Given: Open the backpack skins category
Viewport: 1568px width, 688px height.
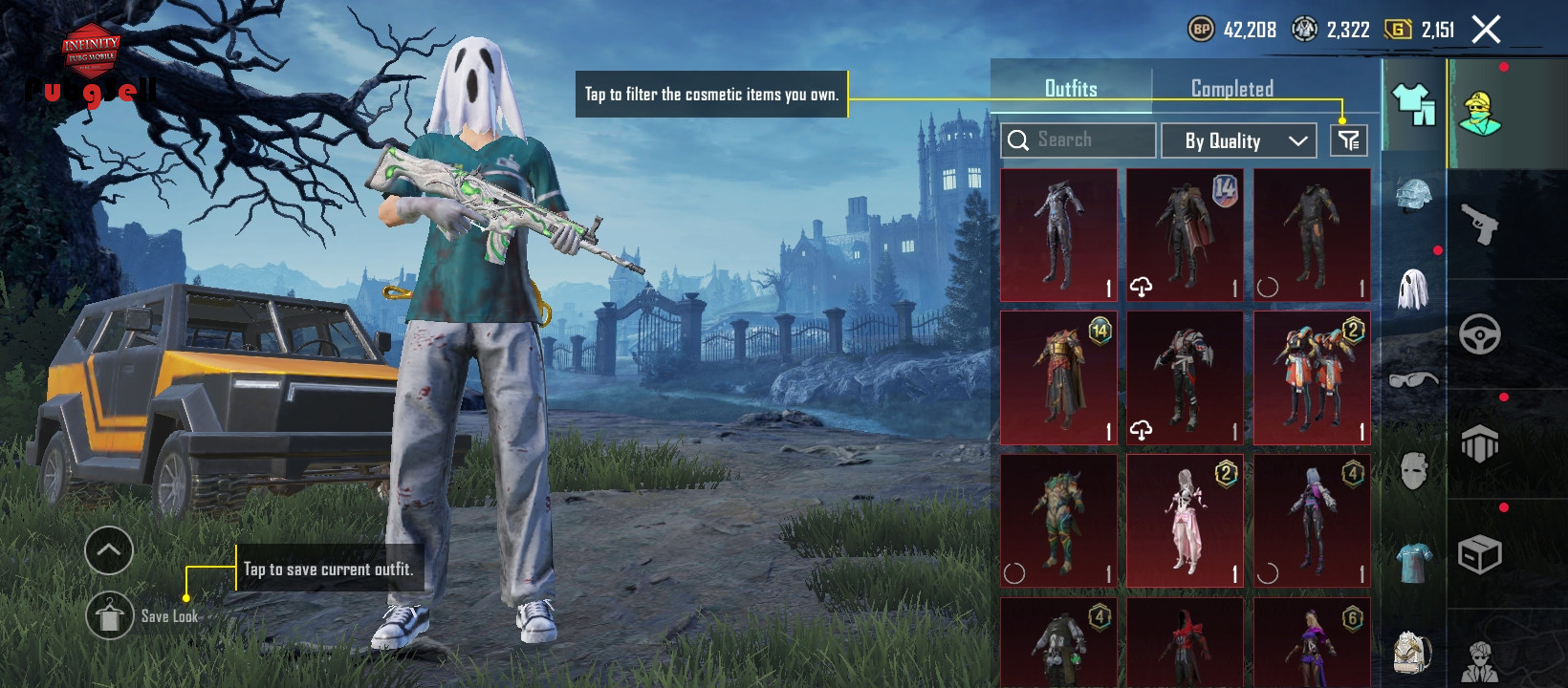Looking at the screenshot, I should coord(1413,652).
